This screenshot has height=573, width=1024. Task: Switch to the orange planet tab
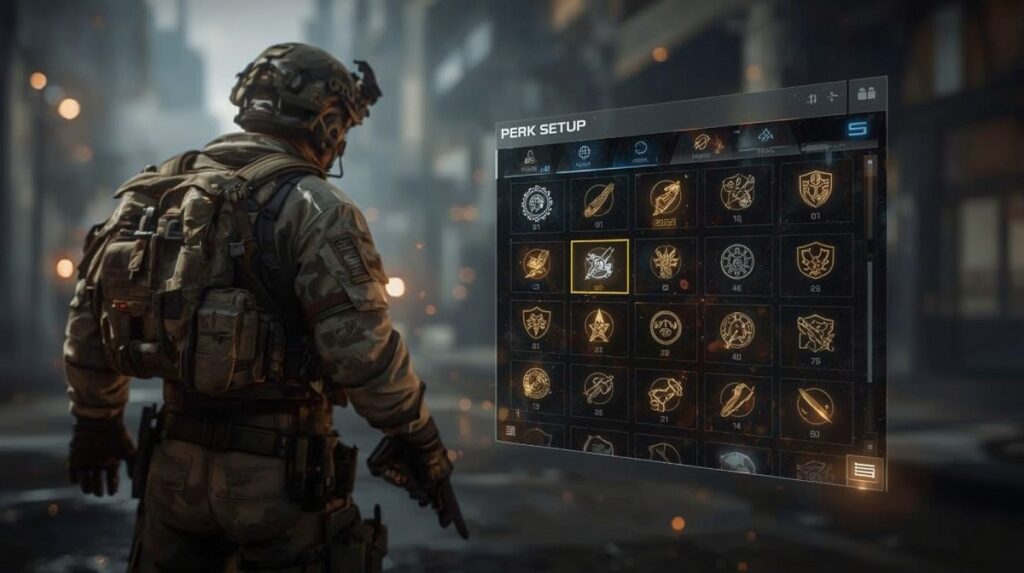pos(702,143)
